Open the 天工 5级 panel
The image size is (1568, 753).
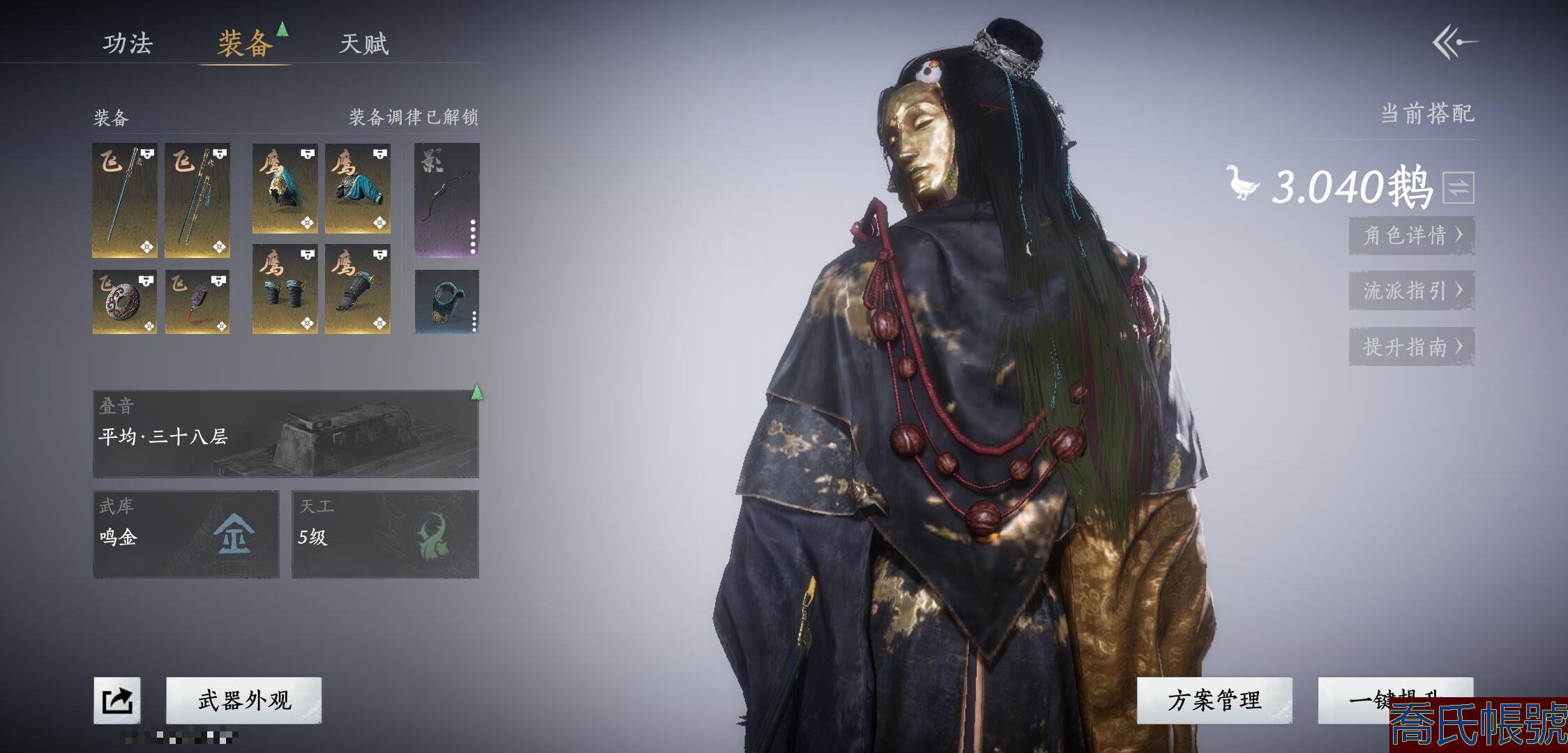point(385,534)
